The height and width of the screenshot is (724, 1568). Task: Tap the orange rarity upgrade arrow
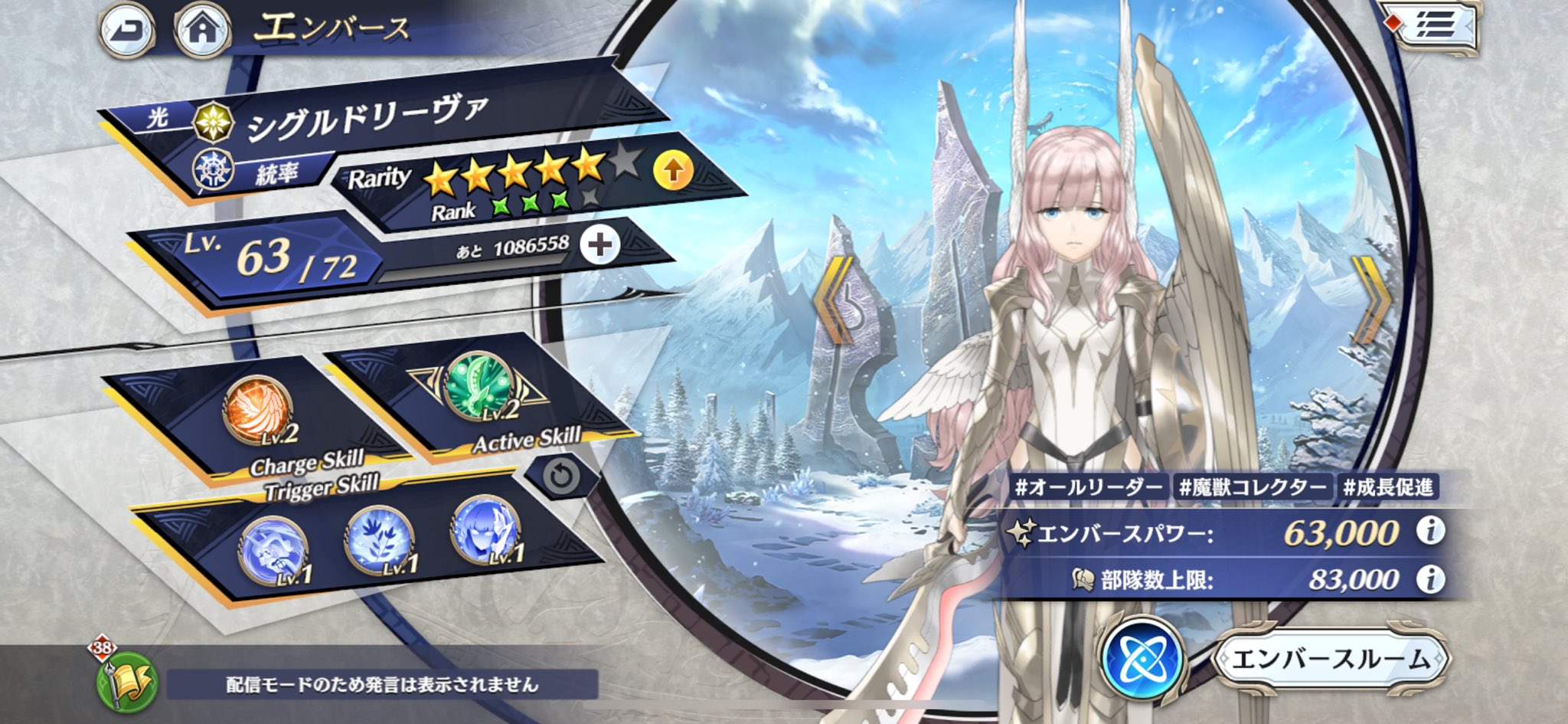673,169
